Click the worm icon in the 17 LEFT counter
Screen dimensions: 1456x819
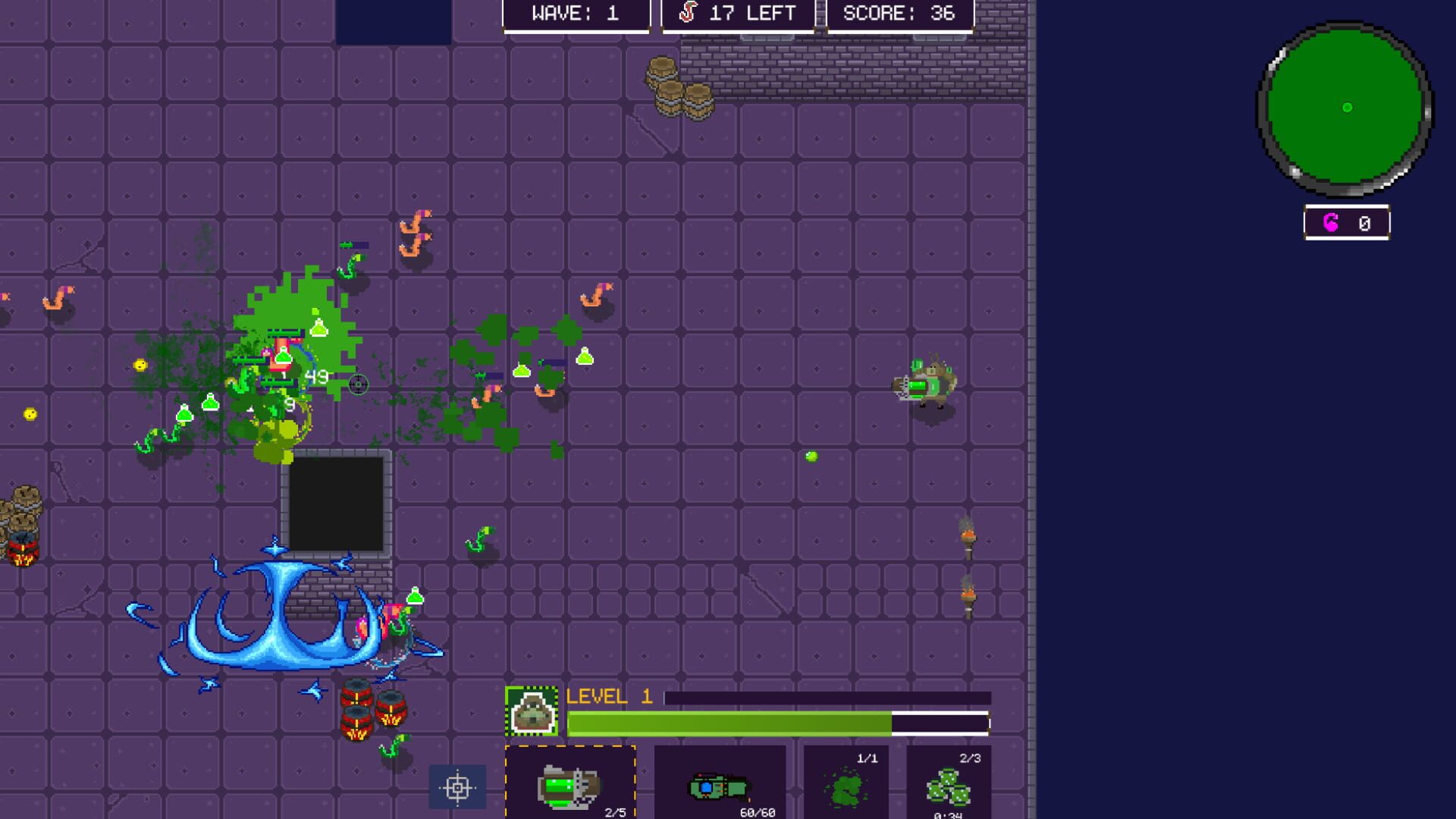click(689, 12)
